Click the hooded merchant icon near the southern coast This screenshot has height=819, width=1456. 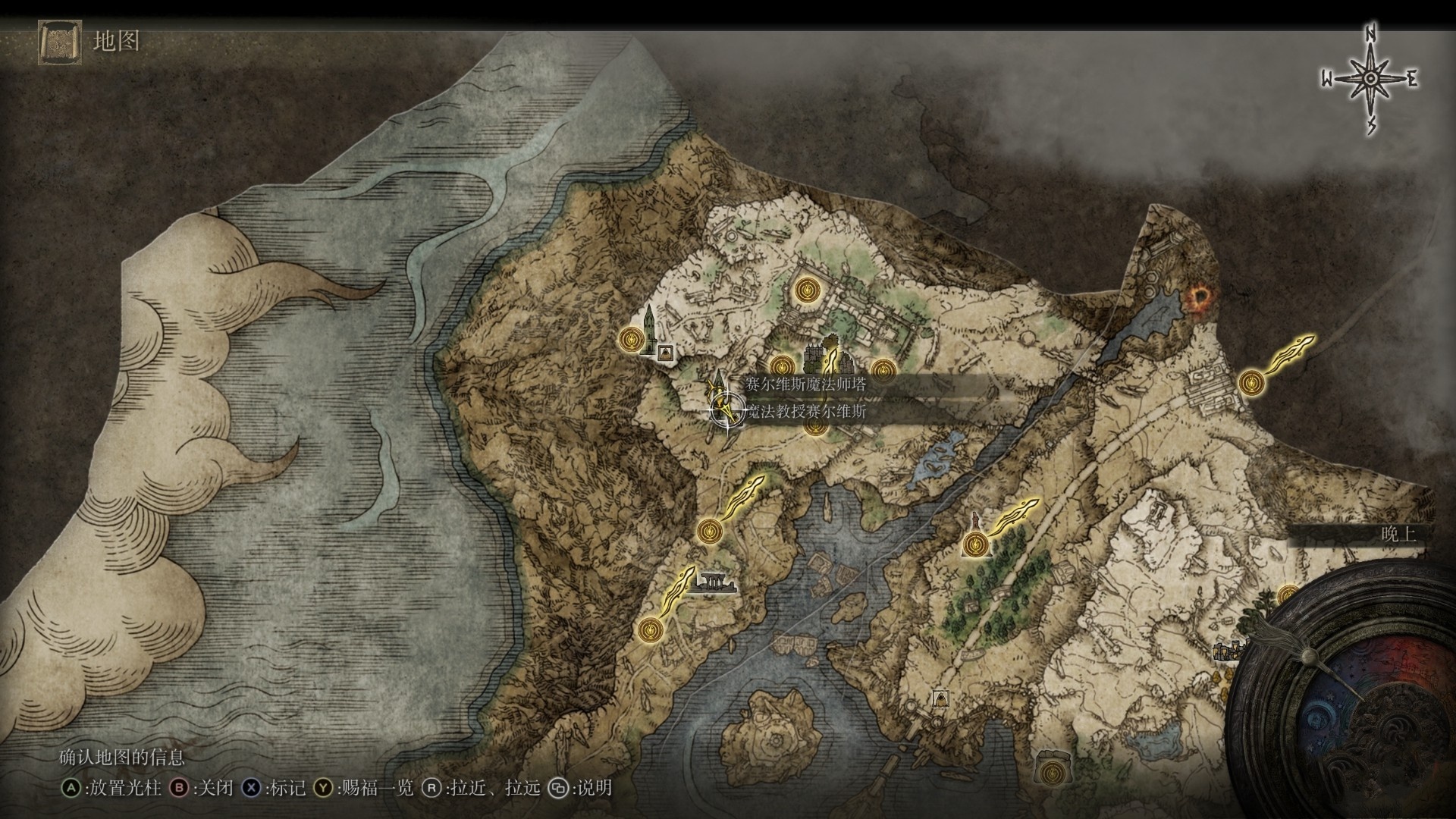[940, 698]
